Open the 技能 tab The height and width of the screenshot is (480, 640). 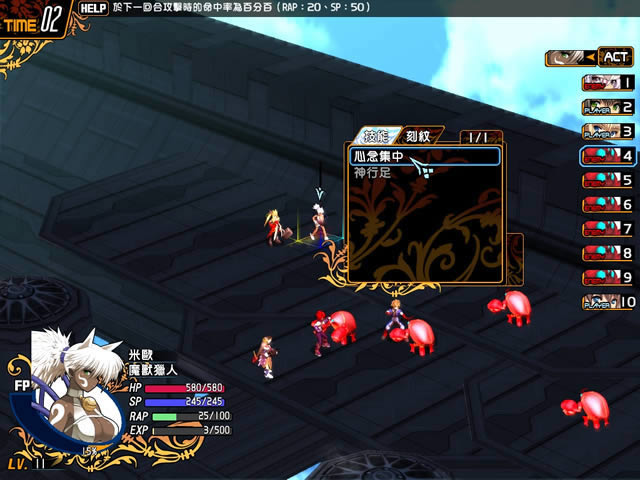tap(375, 135)
